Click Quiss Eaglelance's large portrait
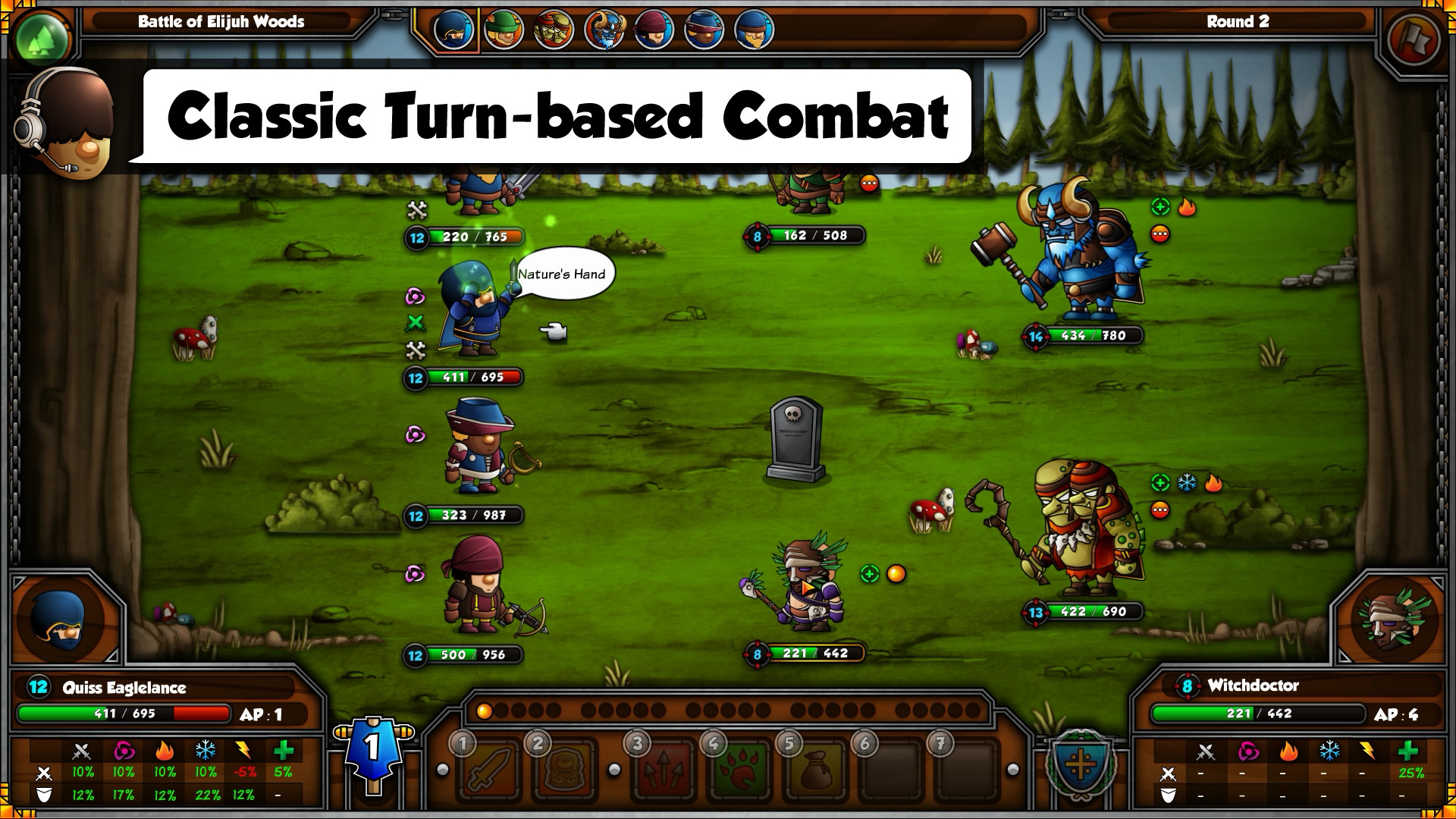This screenshot has height=819, width=1456. (62, 622)
